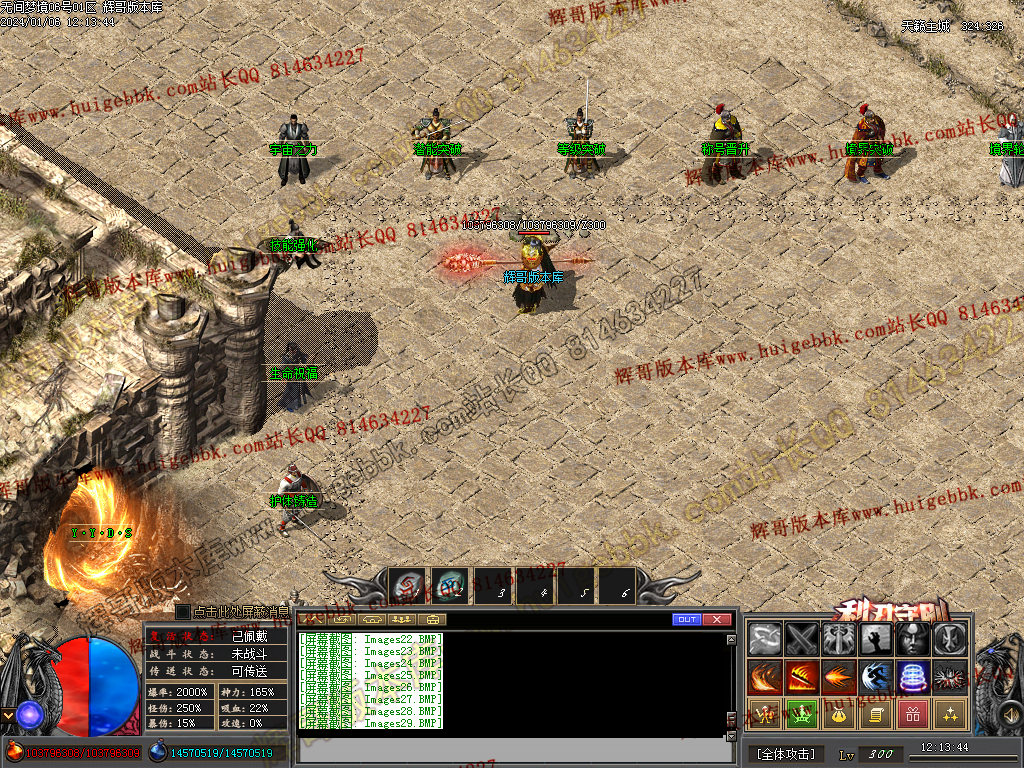Open the red gift box rewards
The width and height of the screenshot is (1024, 768).
coord(913,714)
